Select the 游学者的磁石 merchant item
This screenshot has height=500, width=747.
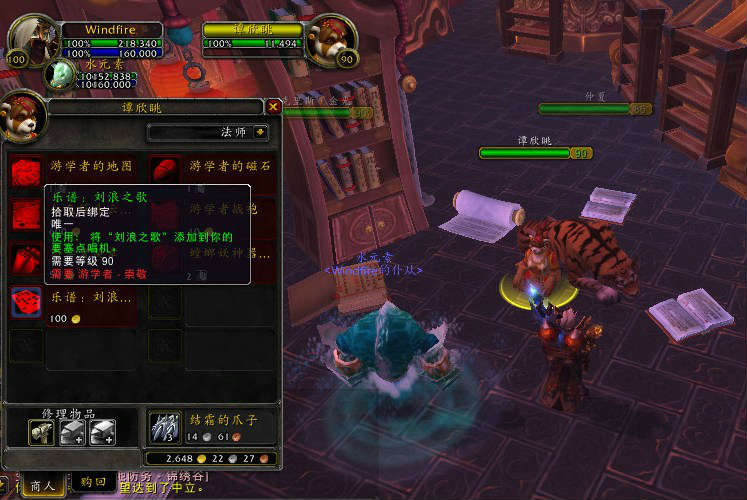[166, 172]
